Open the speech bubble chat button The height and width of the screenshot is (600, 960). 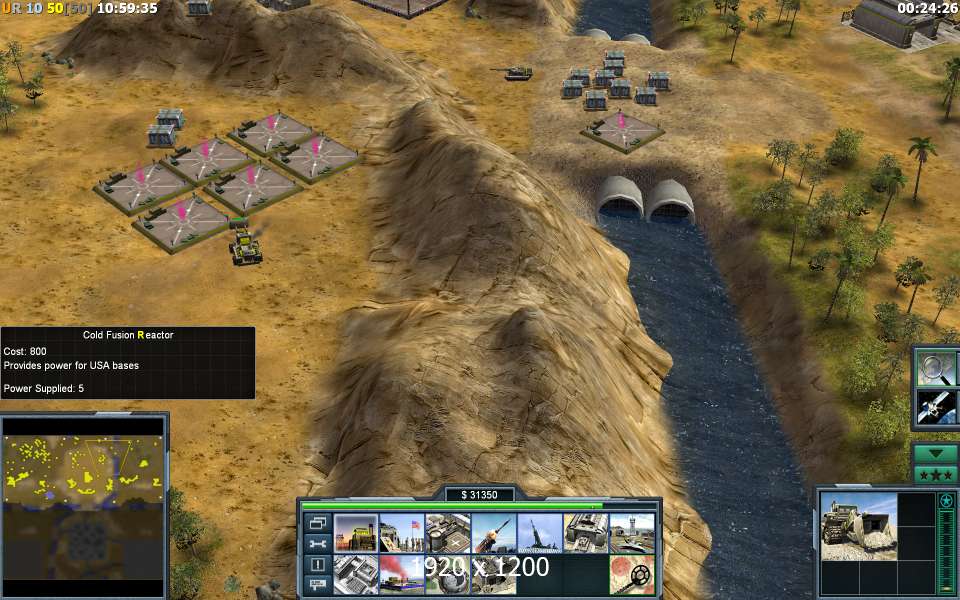[x=317, y=585]
